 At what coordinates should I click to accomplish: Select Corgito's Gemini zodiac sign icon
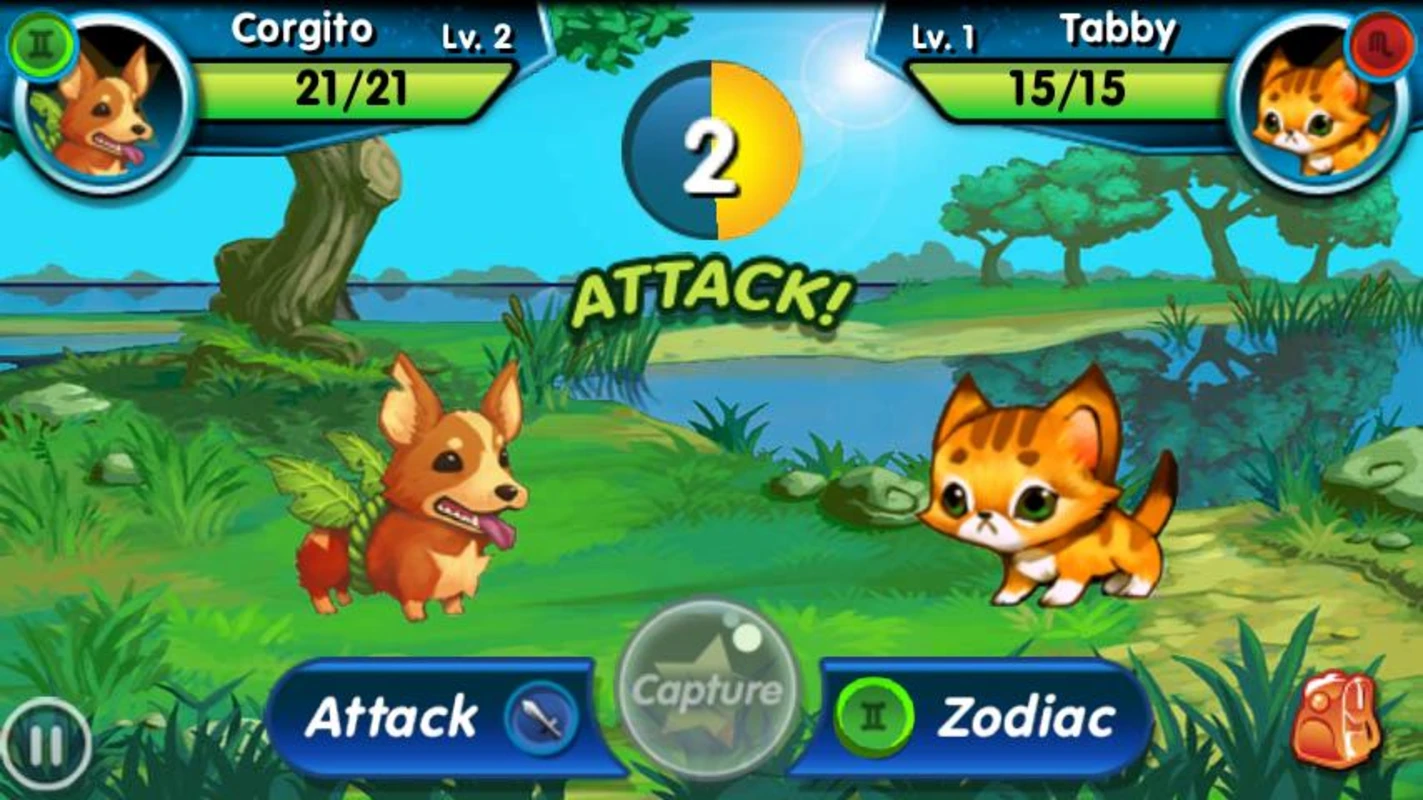(x=40, y=44)
